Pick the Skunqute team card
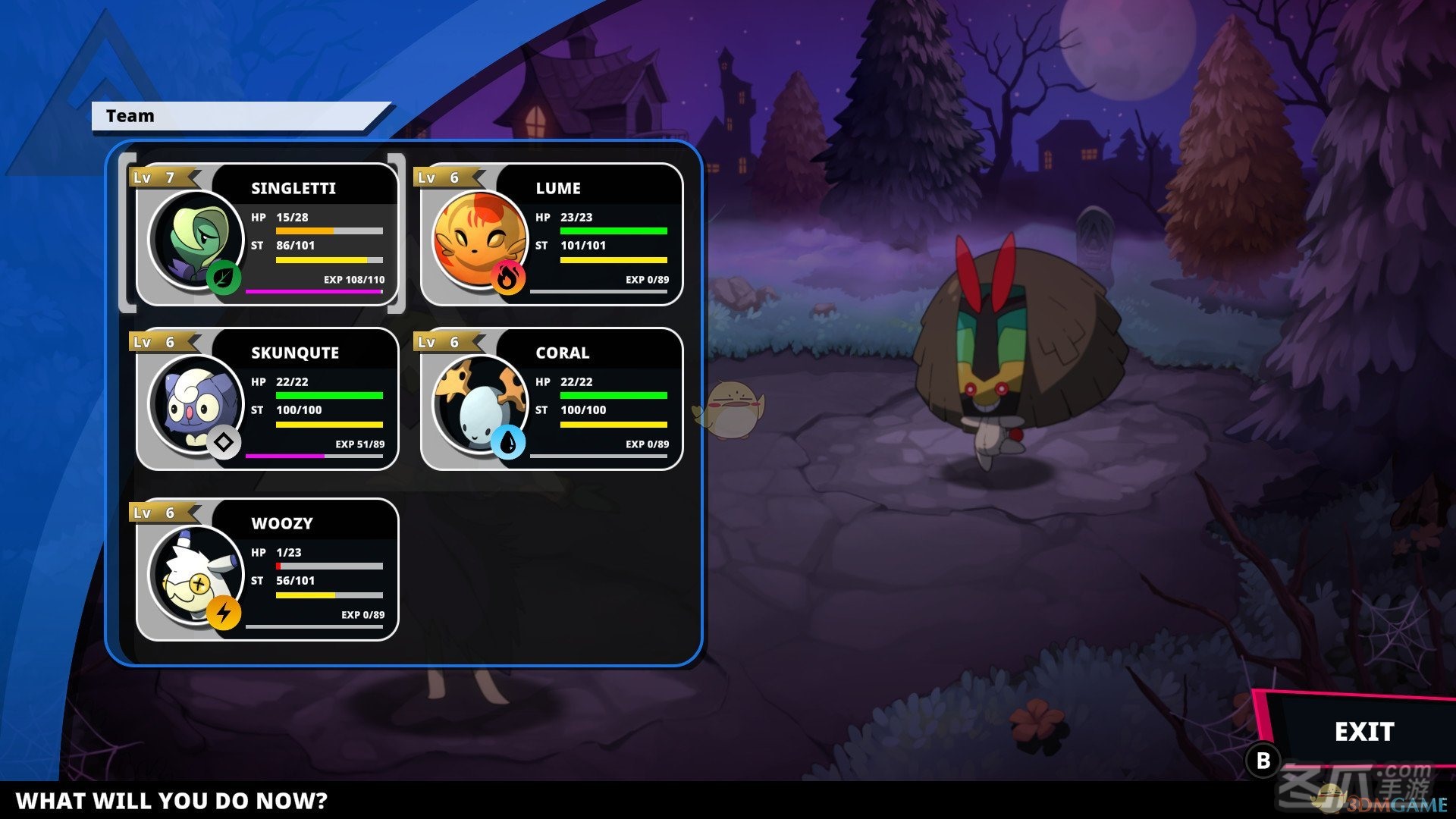The image size is (1456, 819). (267, 400)
